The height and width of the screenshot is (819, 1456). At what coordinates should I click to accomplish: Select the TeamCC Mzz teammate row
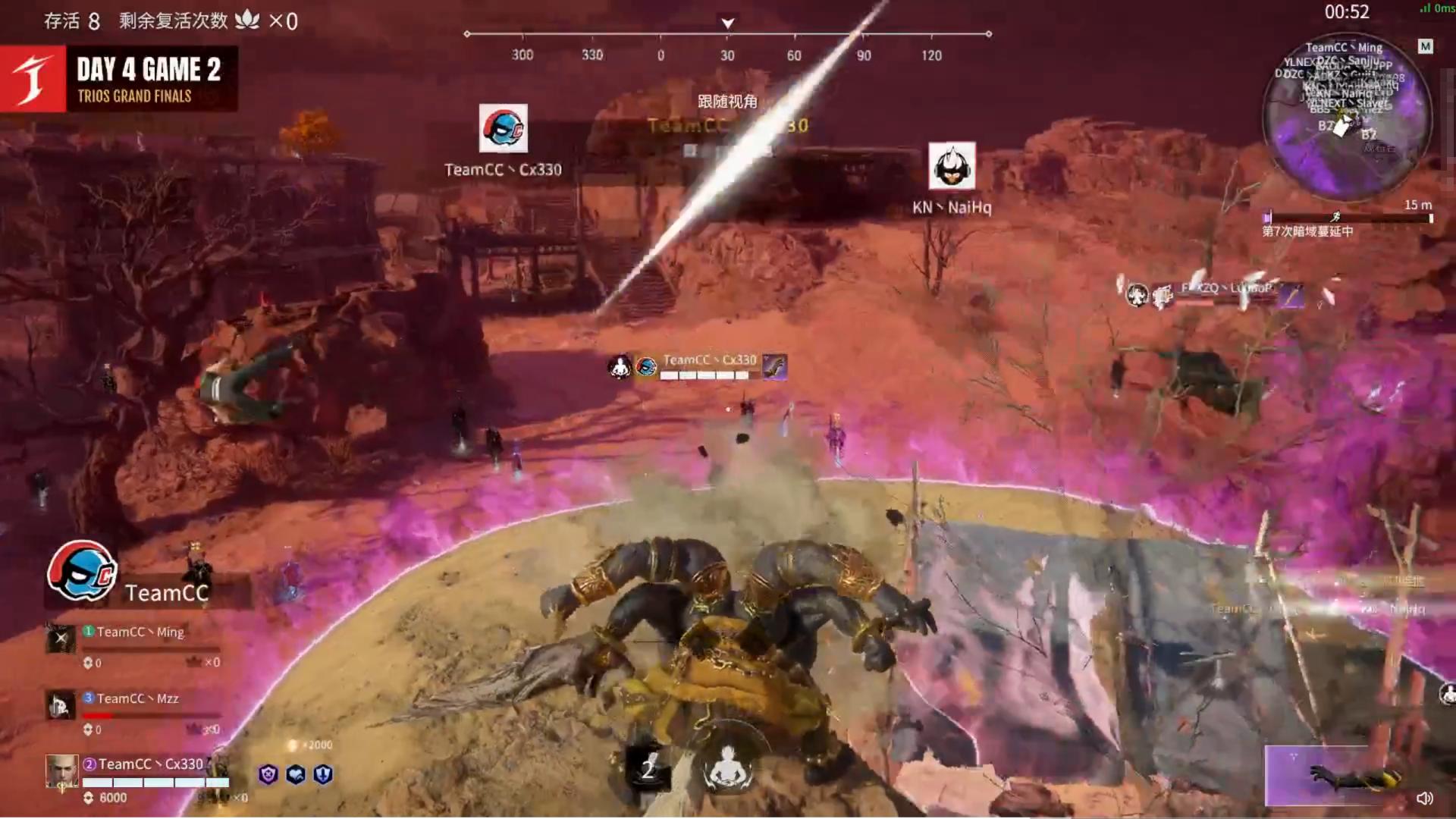pyautogui.click(x=136, y=698)
